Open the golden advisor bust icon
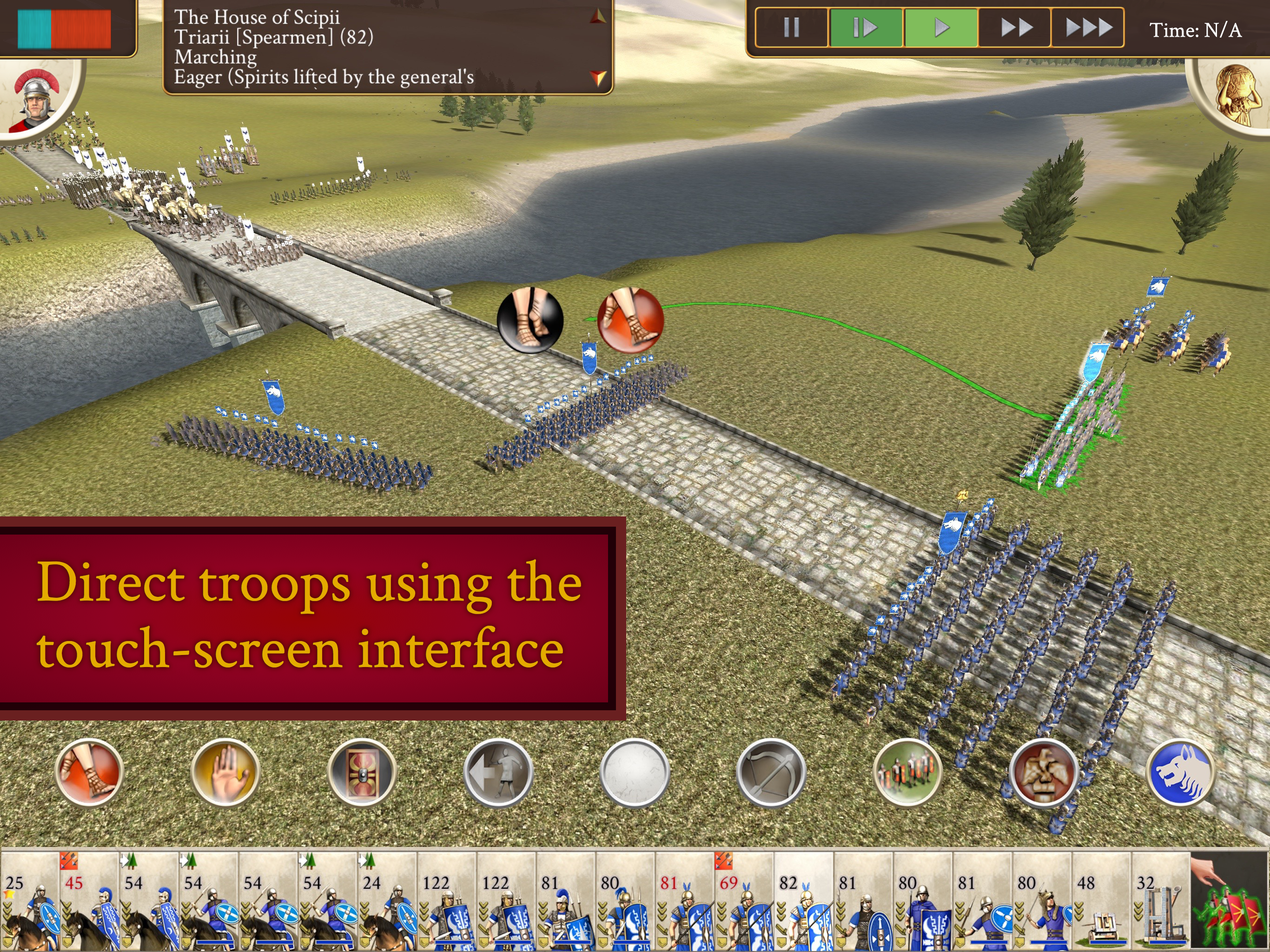 (x=1234, y=95)
